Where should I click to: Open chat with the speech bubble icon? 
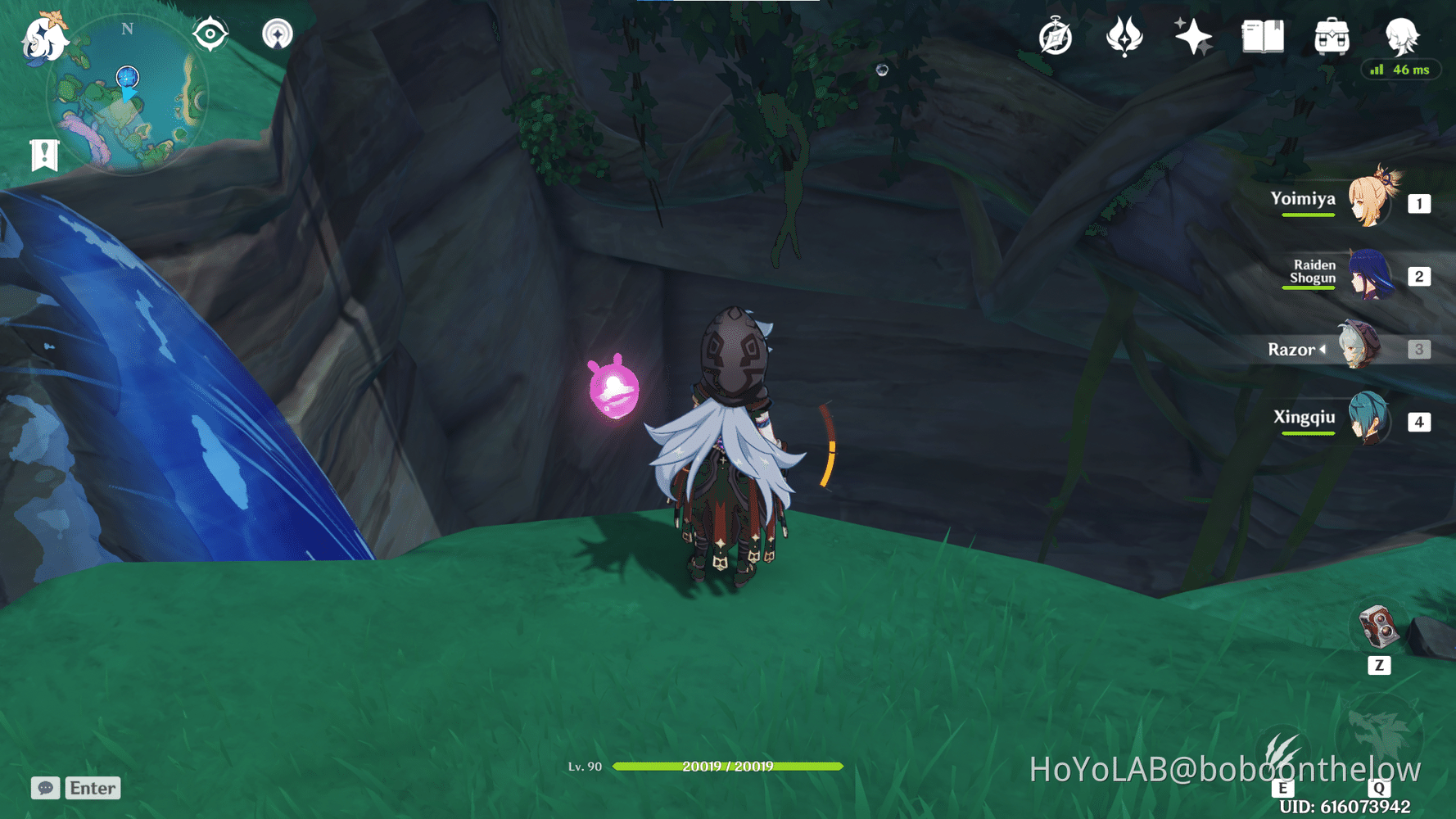point(45,788)
